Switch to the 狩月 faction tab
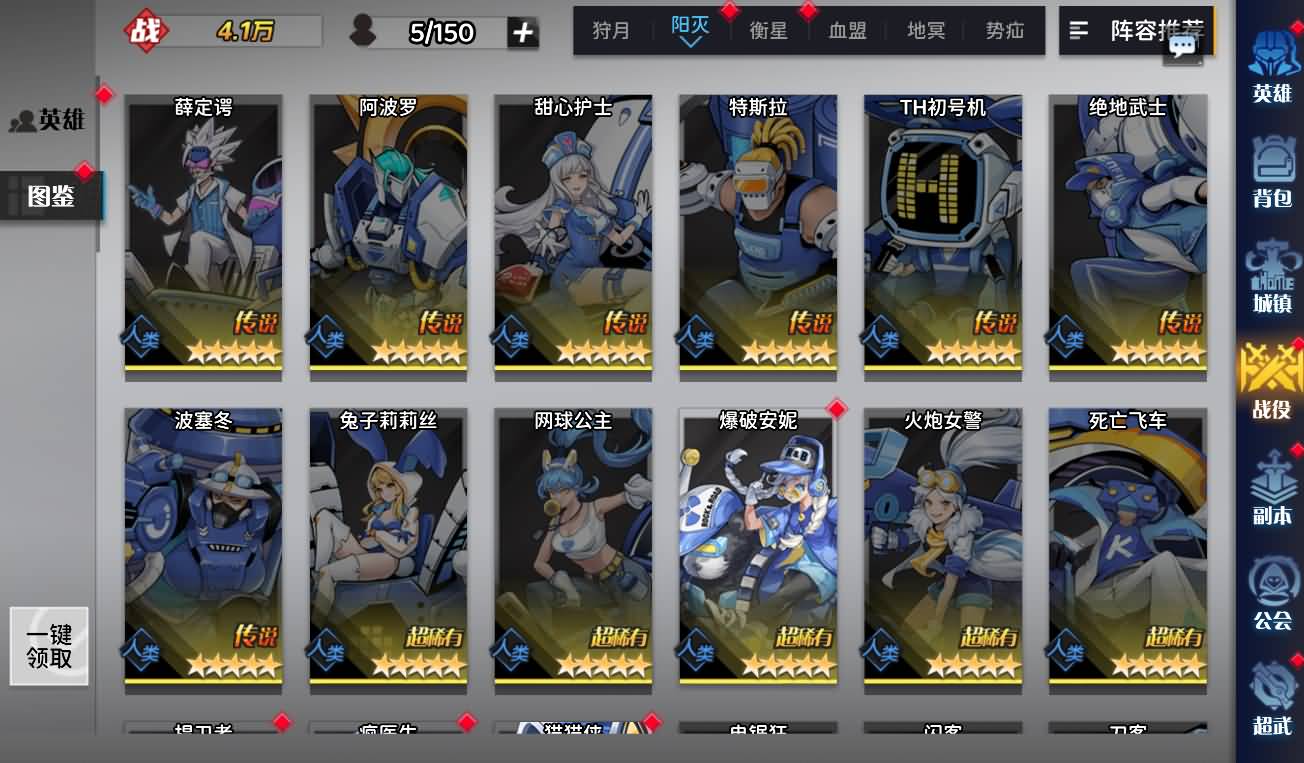1304x763 pixels. (611, 30)
